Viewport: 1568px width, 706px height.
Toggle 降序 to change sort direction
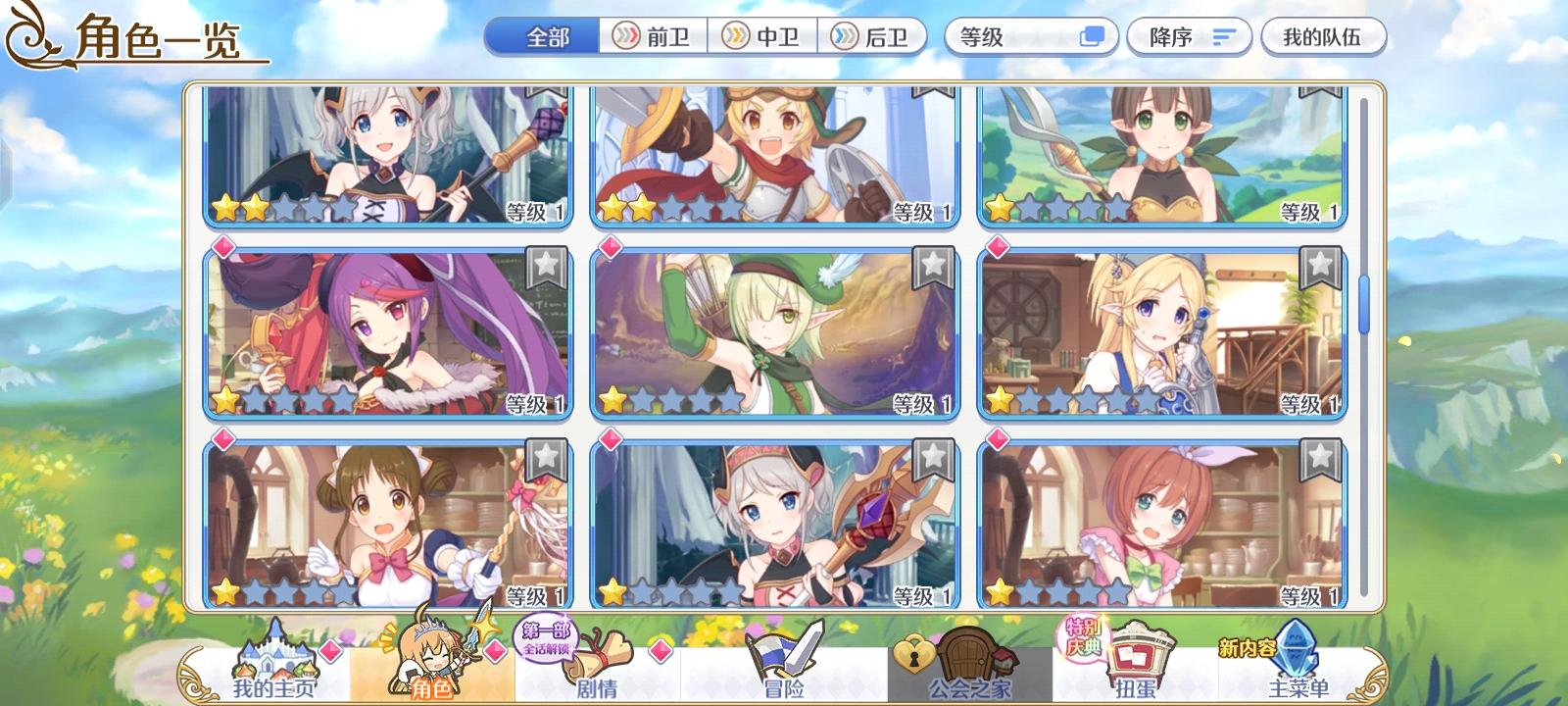1188,35
